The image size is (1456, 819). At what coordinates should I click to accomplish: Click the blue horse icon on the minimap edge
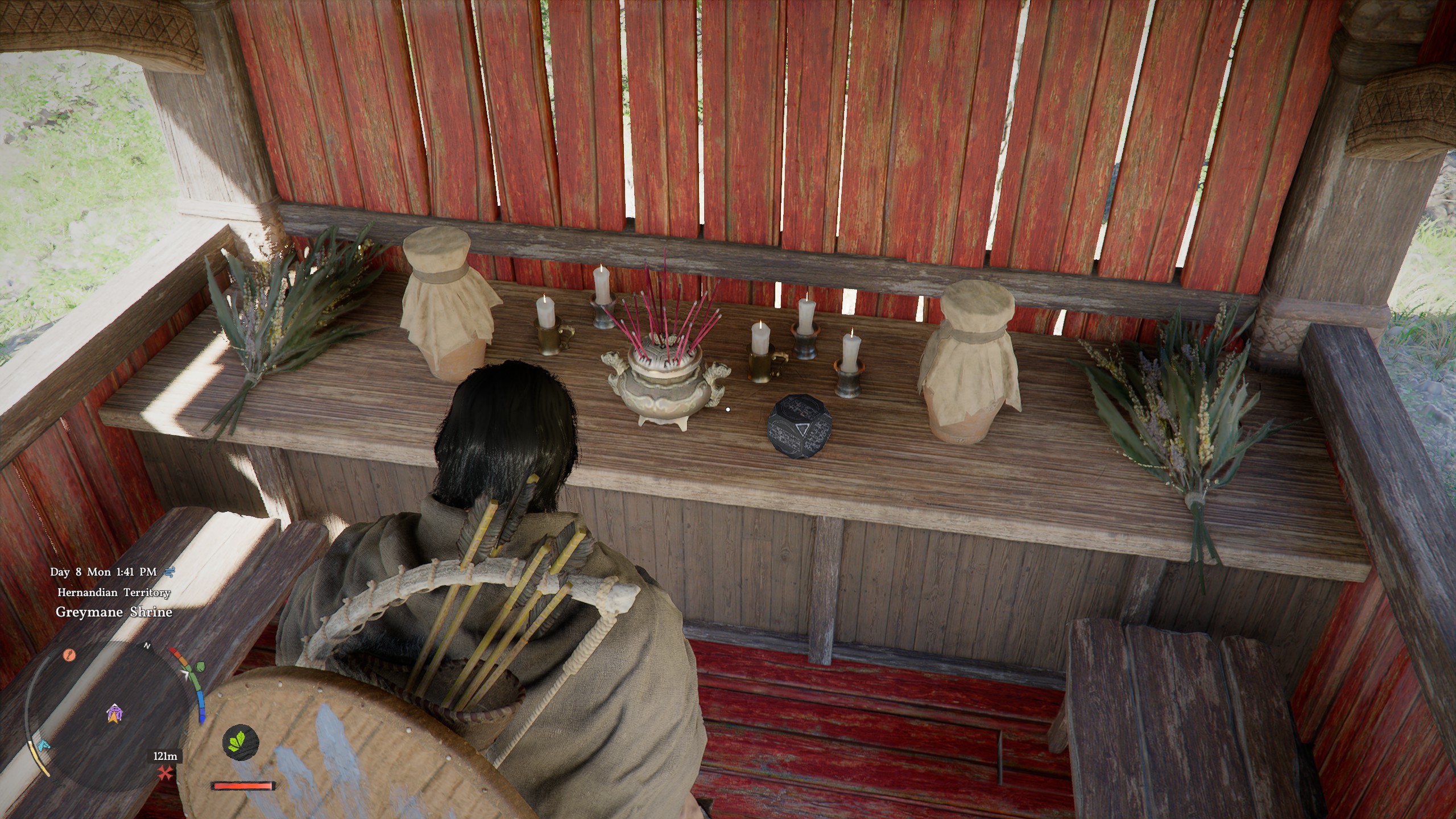click(43, 745)
